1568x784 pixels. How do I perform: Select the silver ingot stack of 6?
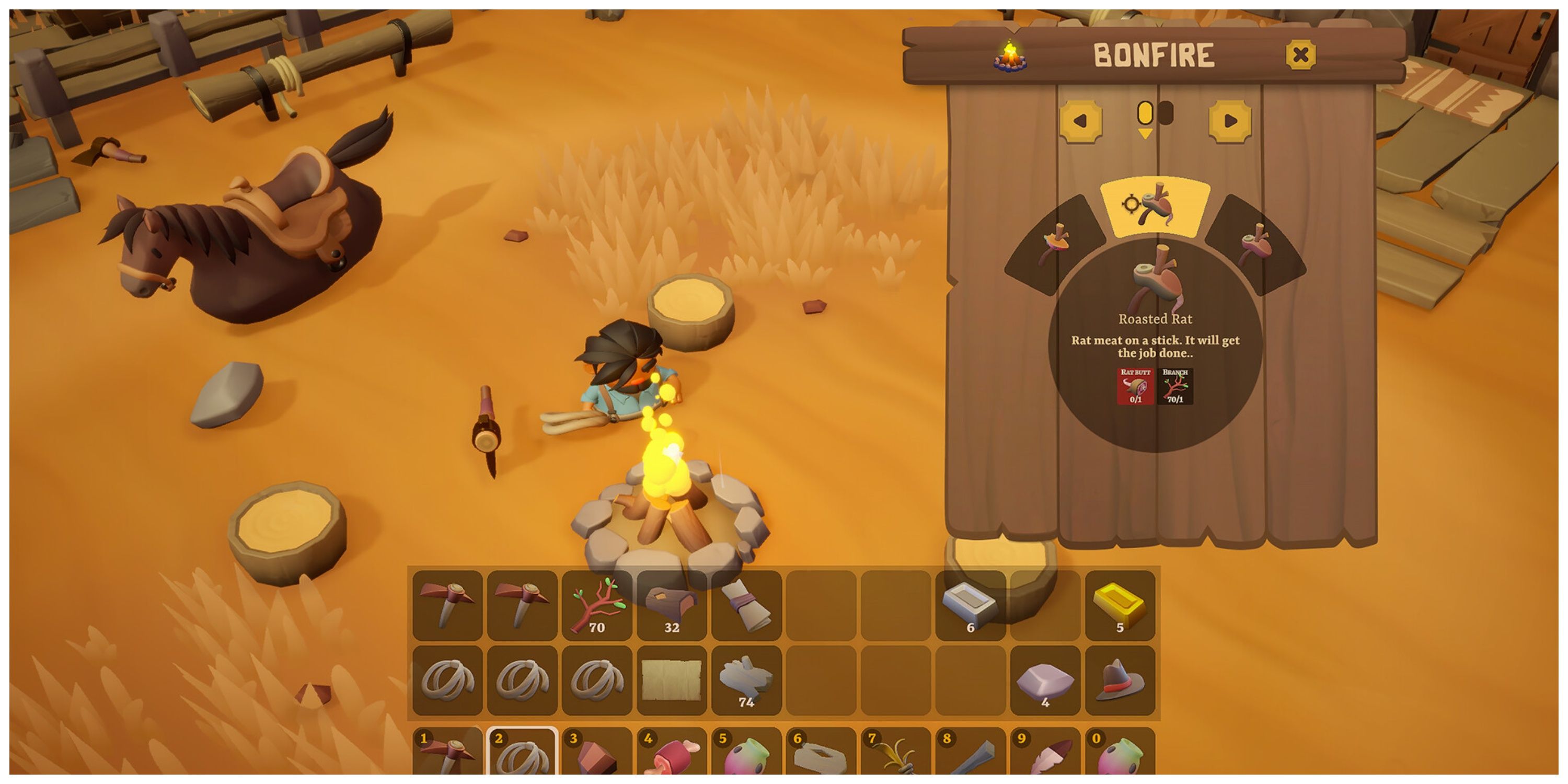(970, 605)
